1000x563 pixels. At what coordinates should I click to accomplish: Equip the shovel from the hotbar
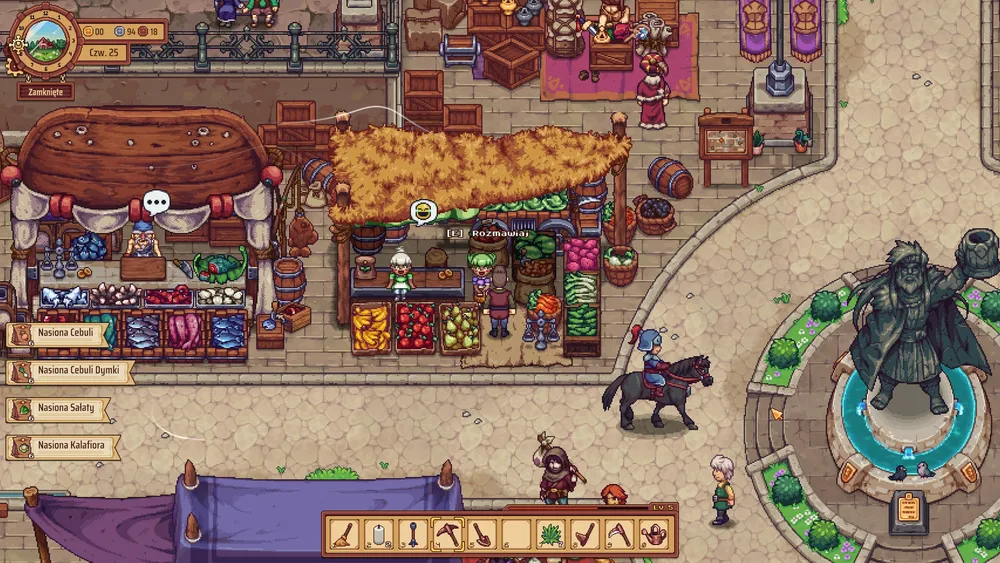[x=482, y=535]
